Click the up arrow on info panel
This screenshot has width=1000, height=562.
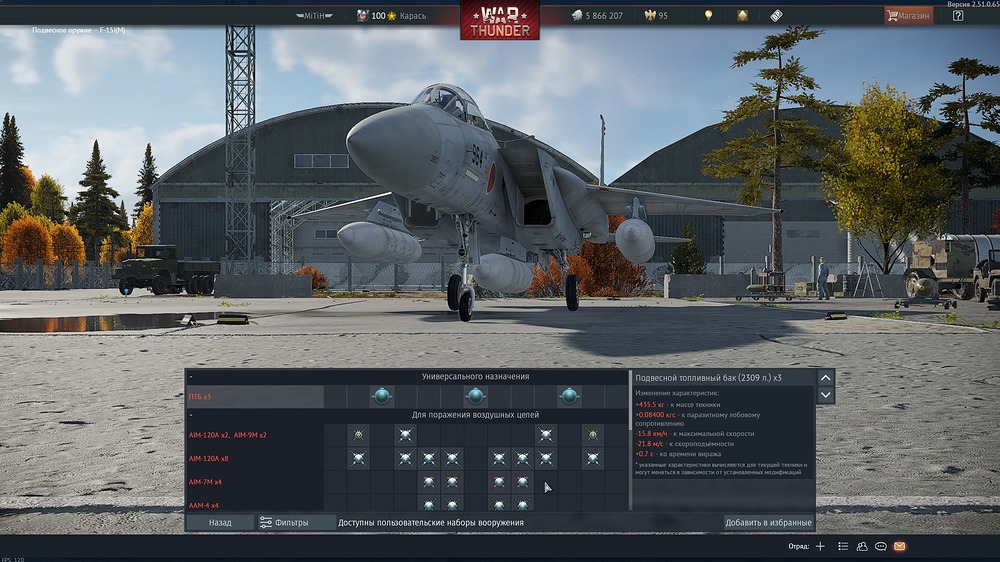coord(826,377)
